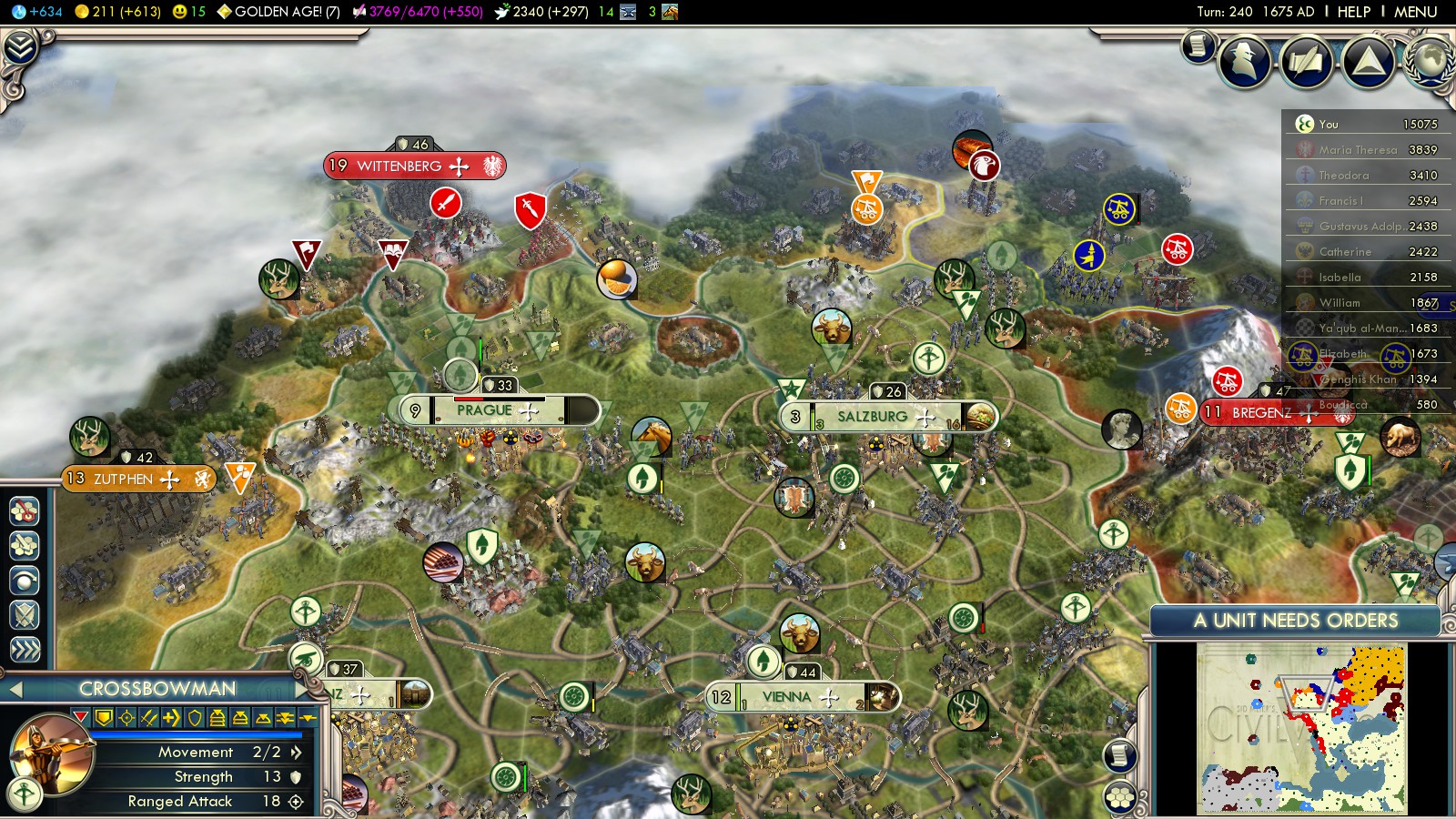Open the game MENU
1456x819 pixels.
(1415, 12)
